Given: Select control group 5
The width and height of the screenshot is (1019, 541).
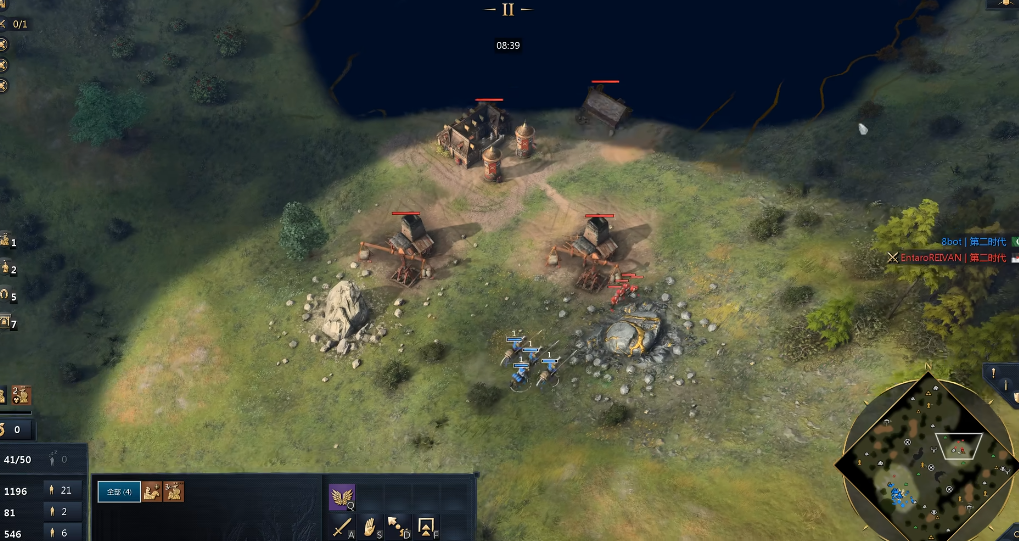Looking at the screenshot, I should pos(7,296).
